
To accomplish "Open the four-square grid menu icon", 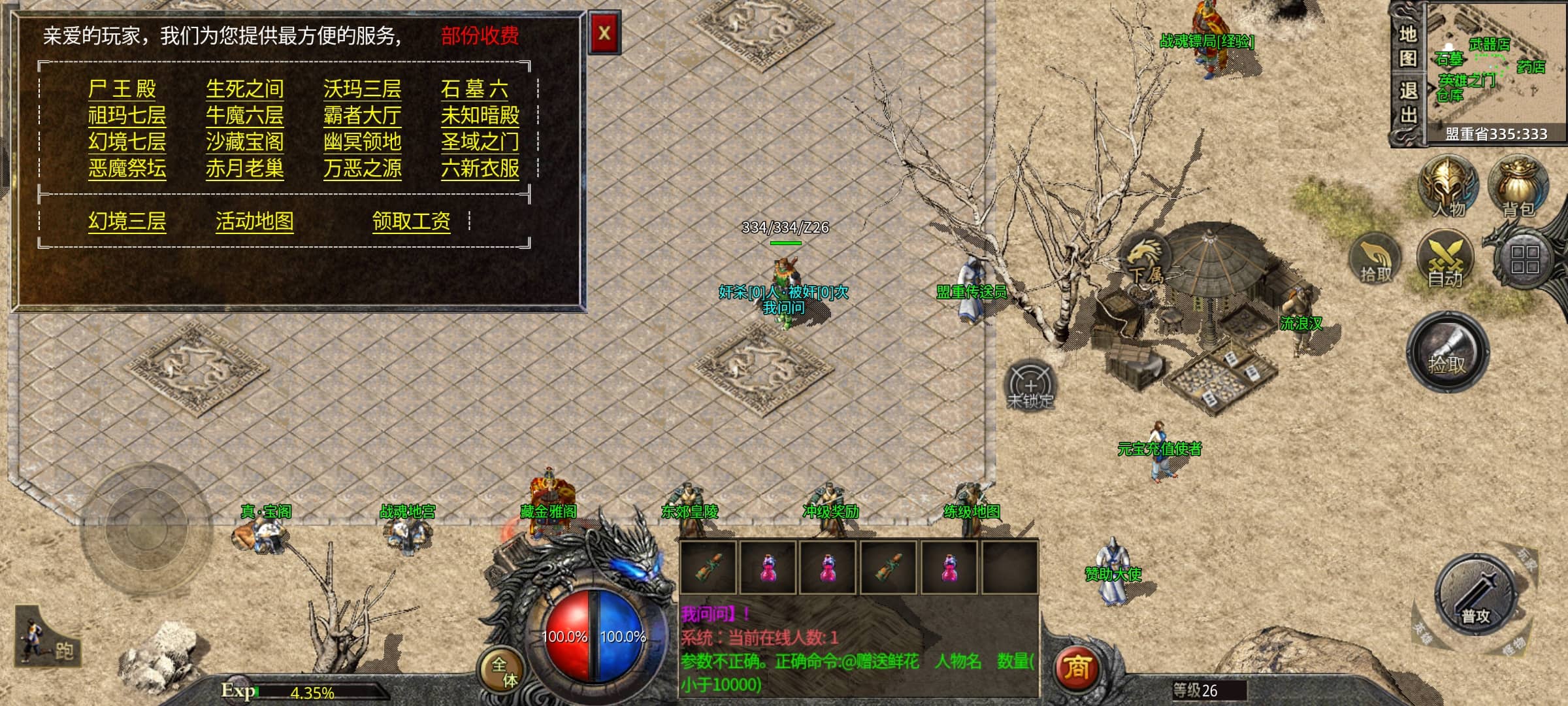I will coord(1524,259).
